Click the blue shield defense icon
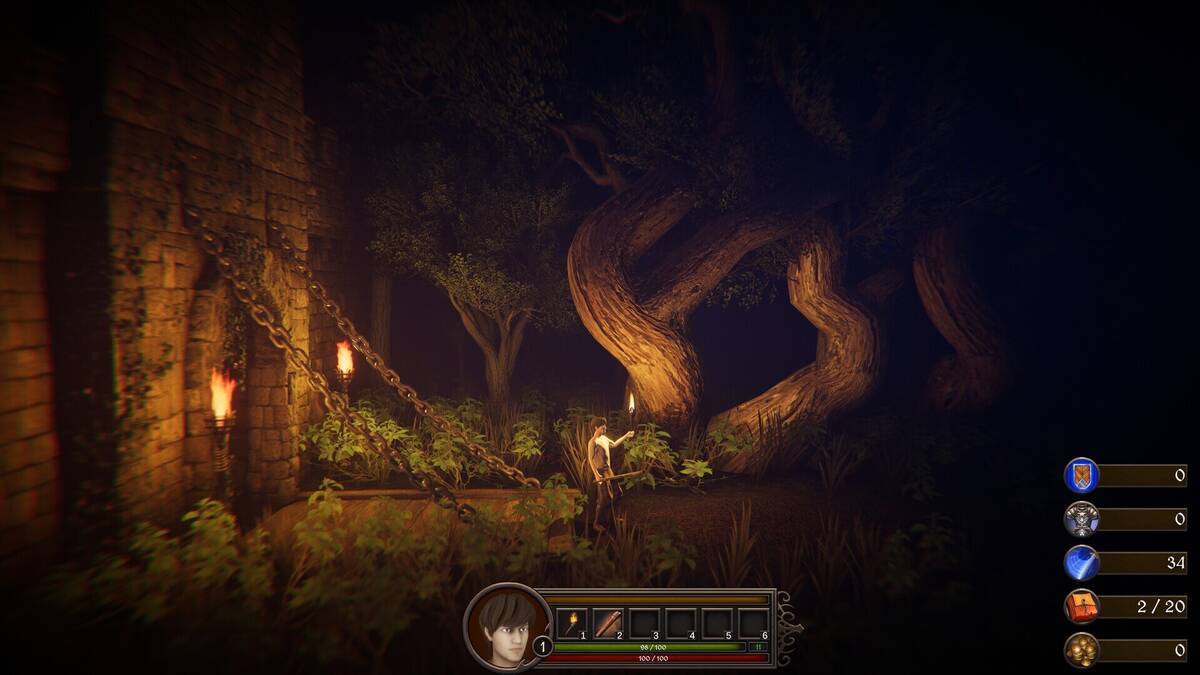Image resolution: width=1200 pixels, height=675 pixels. 1081,475
